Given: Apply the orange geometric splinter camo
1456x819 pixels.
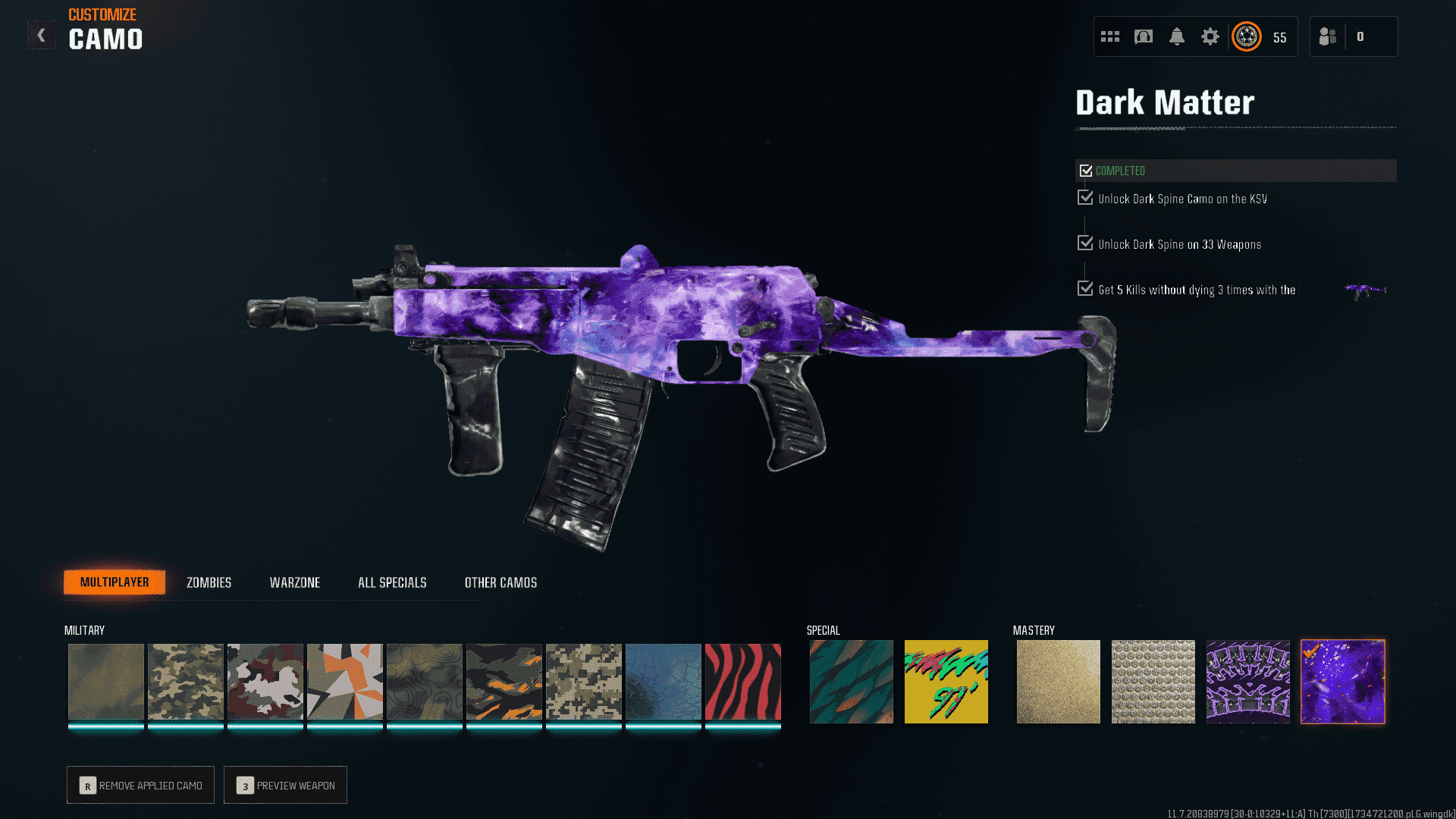Looking at the screenshot, I should [x=344, y=681].
